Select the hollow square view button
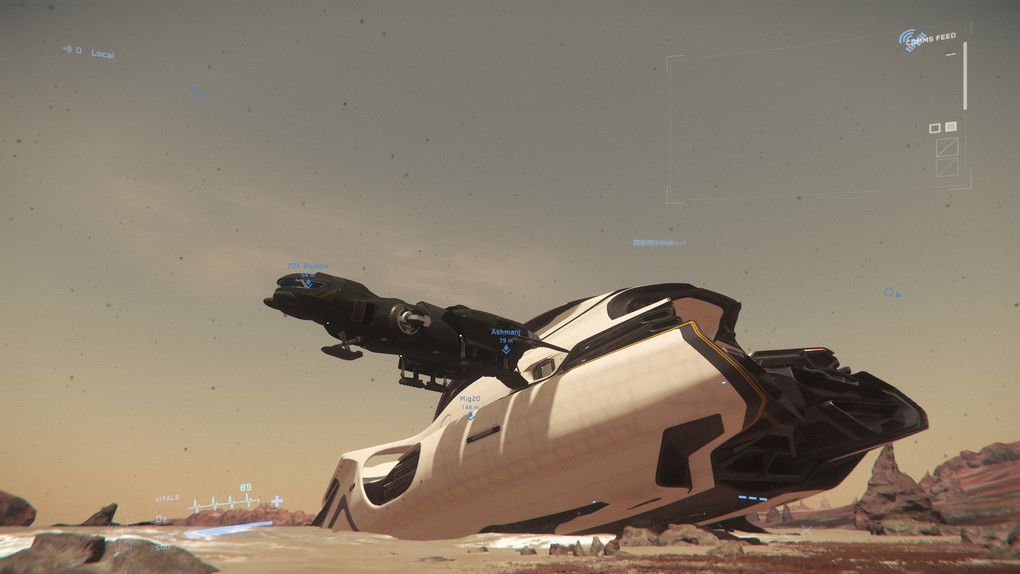The height and width of the screenshot is (574, 1020). (x=934, y=128)
